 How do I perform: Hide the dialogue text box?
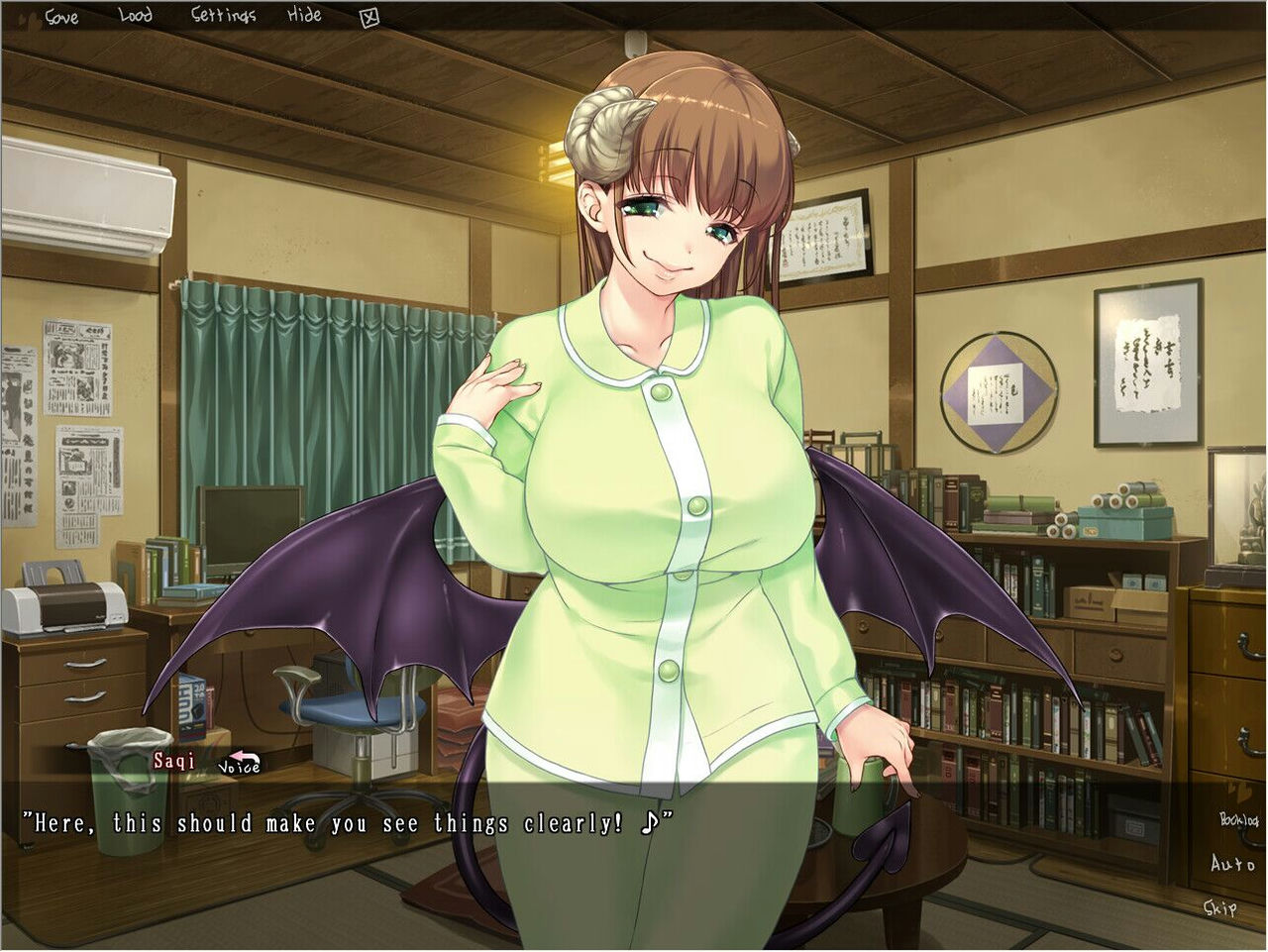click(305, 15)
